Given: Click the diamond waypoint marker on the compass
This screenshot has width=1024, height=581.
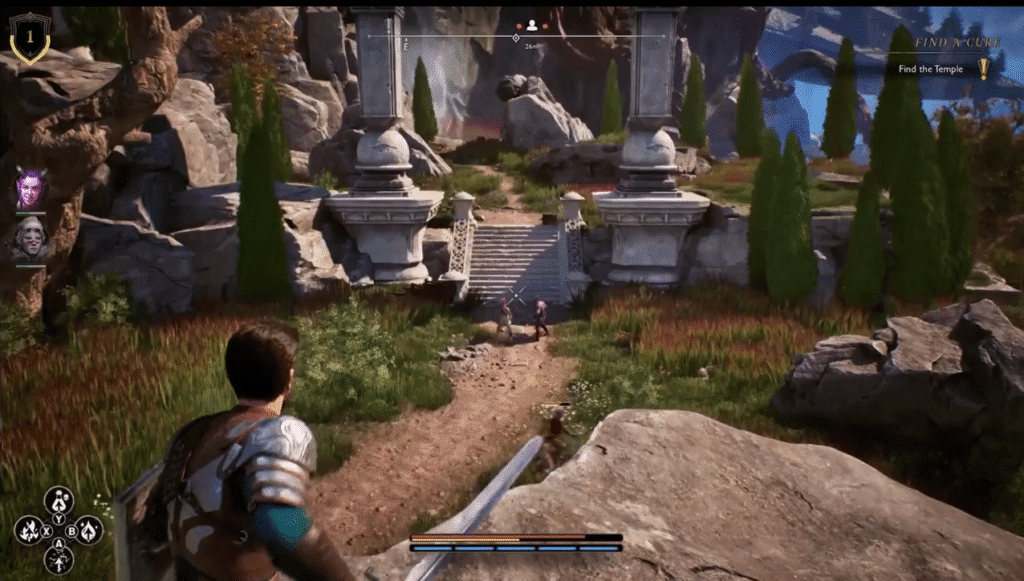Looking at the screenshot, I should 515,37.
